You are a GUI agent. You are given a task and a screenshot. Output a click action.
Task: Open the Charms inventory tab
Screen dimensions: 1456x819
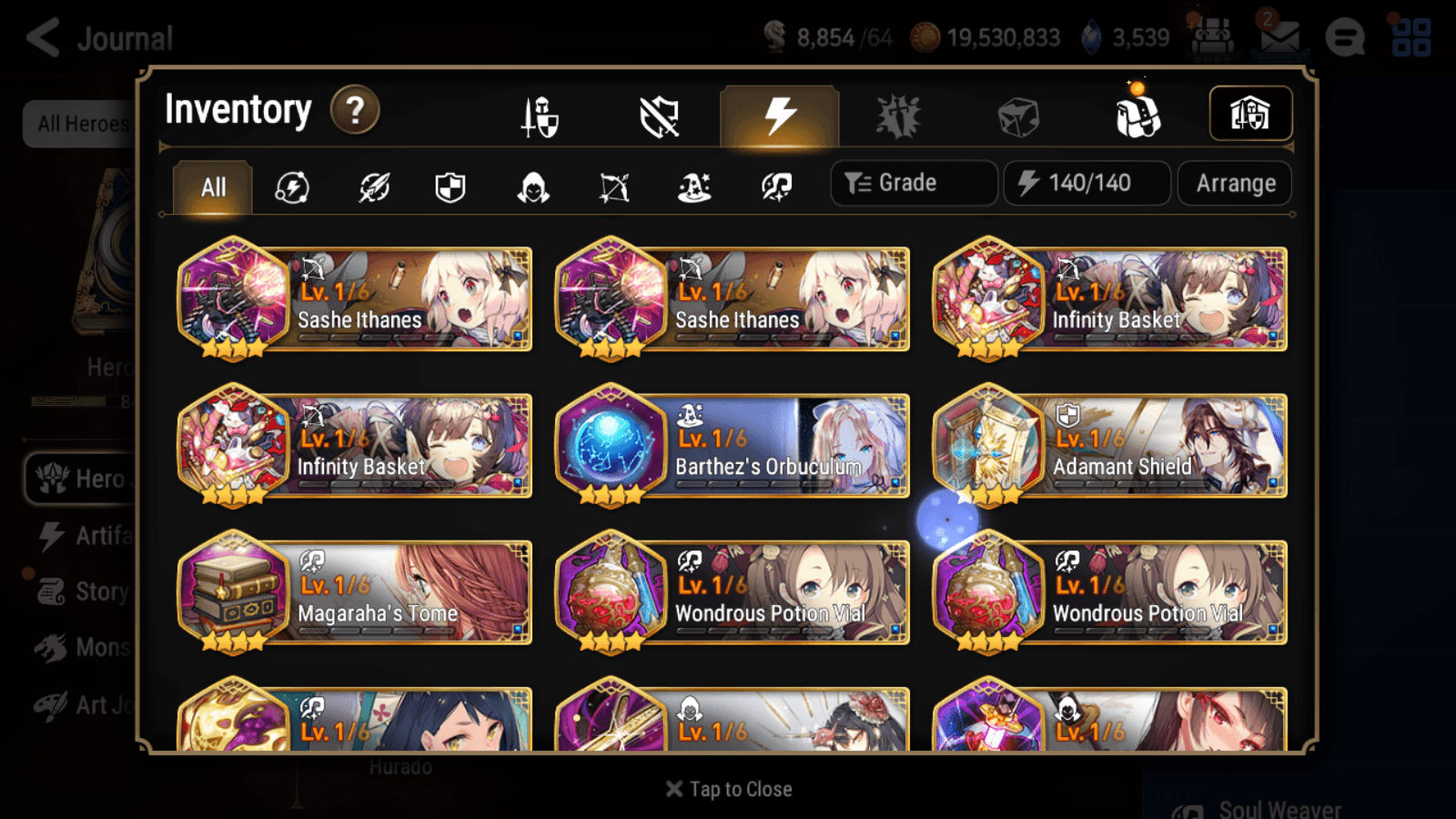[x=898, y=114]
